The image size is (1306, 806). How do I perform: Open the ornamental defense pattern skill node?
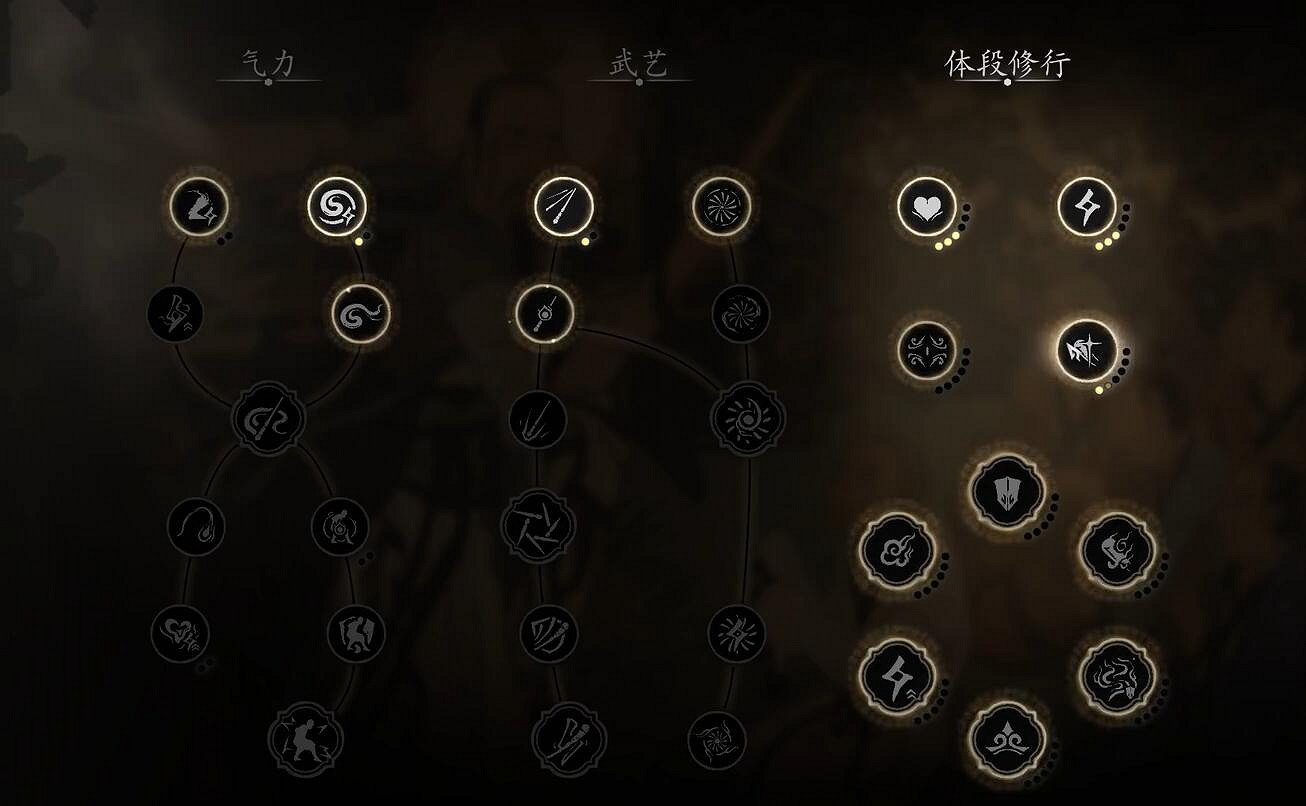click(x=925, y=352)
